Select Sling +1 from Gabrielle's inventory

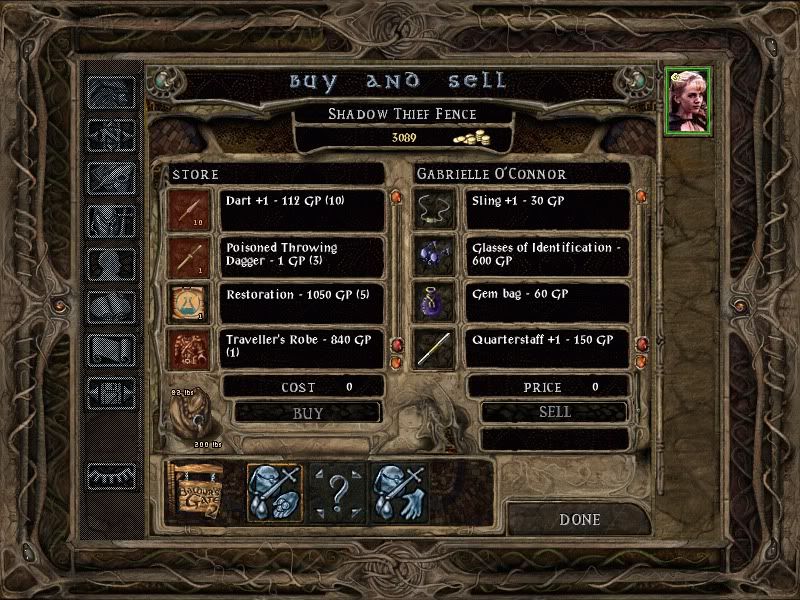pyautogui.click(x=548, y=210)
